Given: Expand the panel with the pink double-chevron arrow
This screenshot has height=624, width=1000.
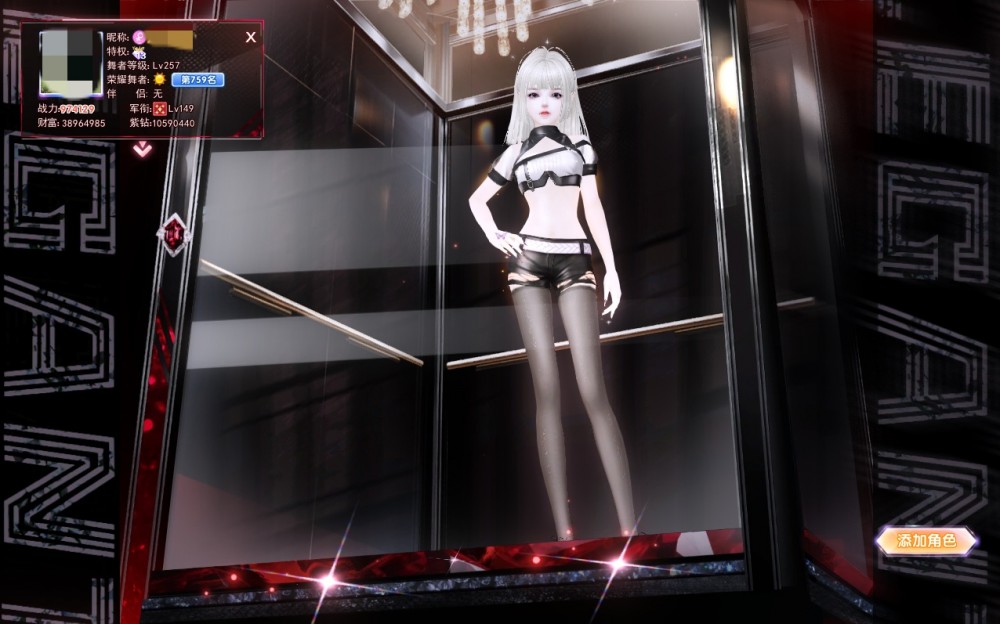Looking at the screenshot, I should [x=143, y=149].
